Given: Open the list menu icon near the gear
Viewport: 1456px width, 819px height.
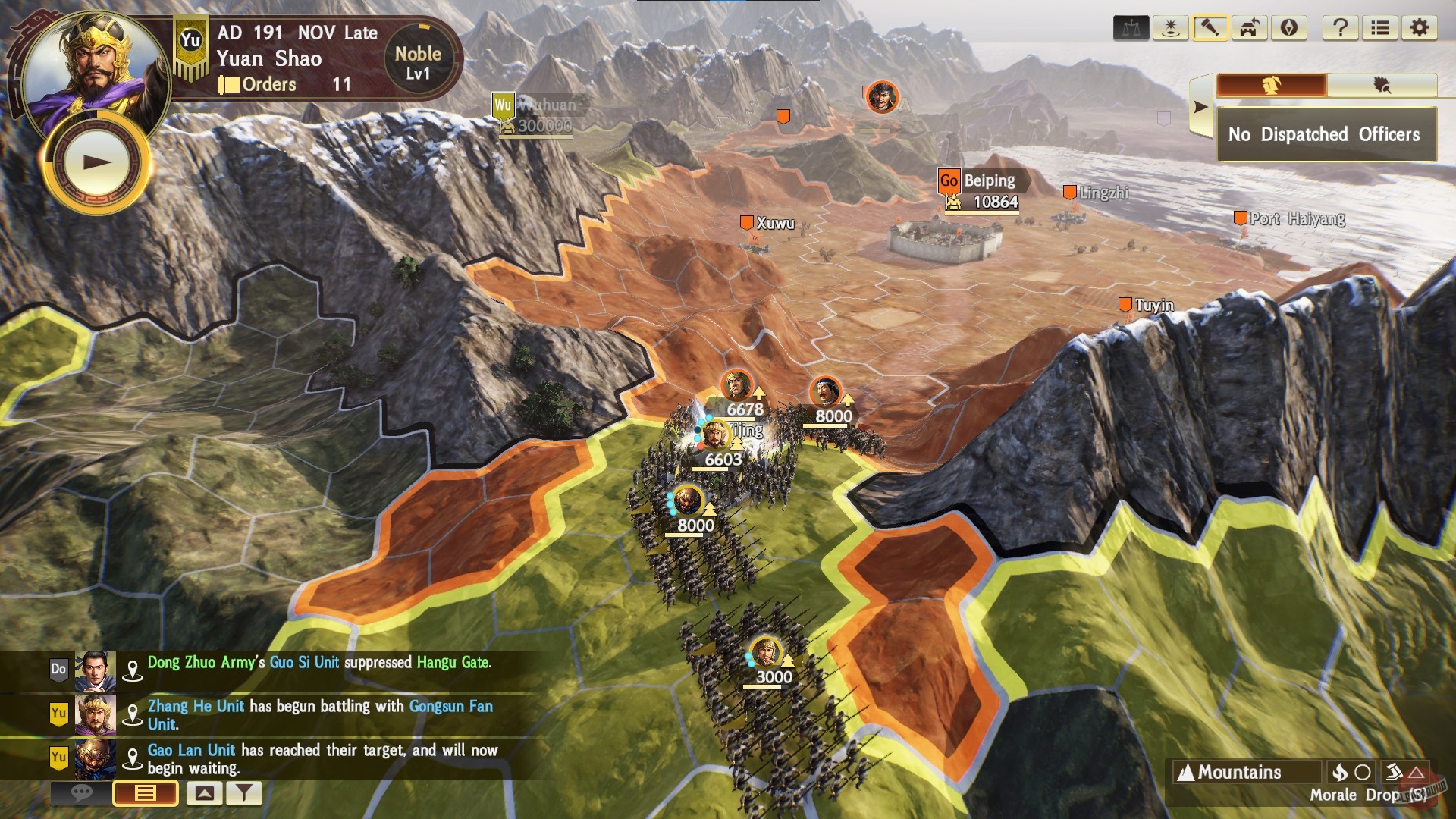Looking at the screenshot, I should [1380, 28].
